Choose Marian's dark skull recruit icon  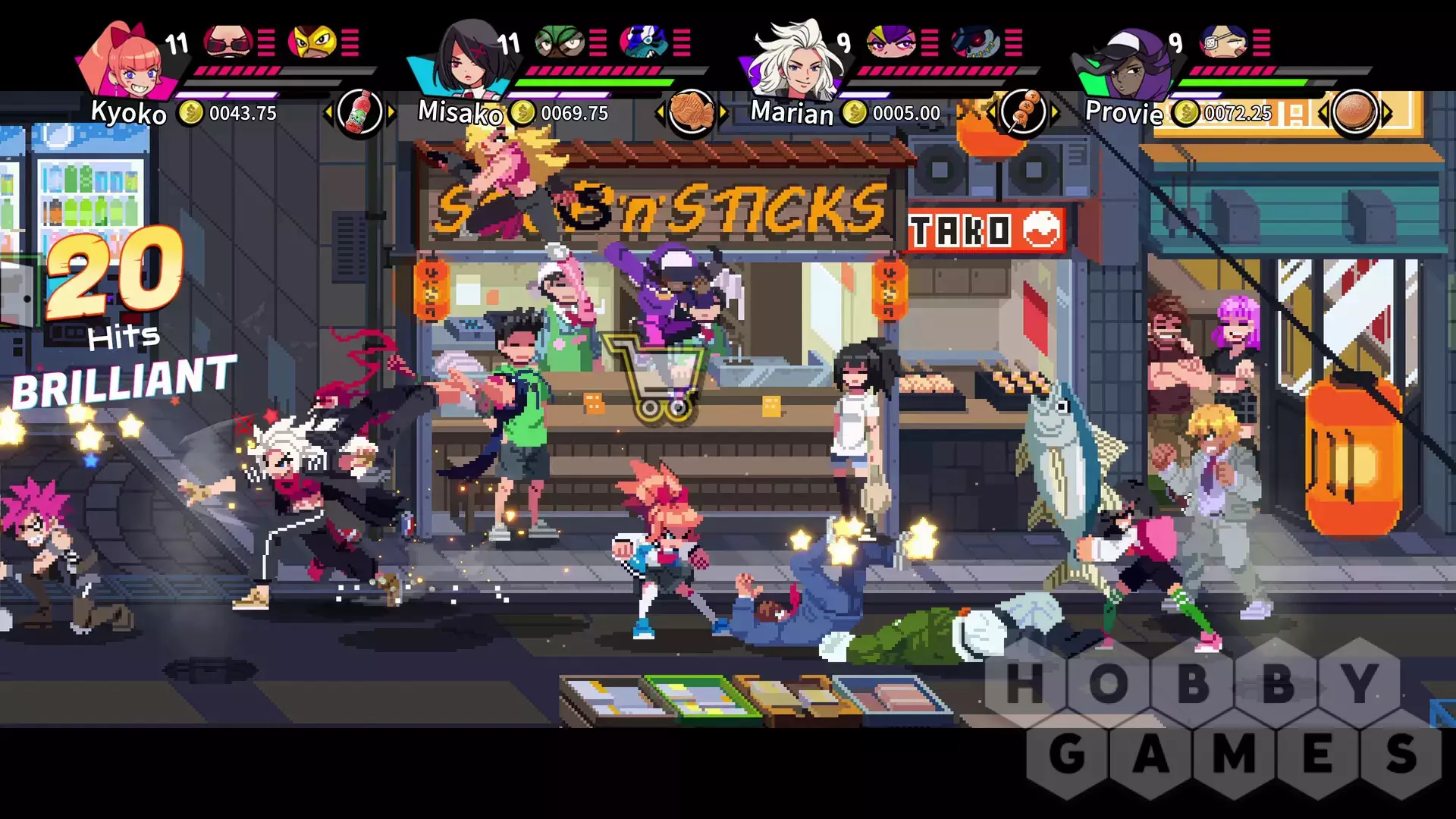point(976,41)
